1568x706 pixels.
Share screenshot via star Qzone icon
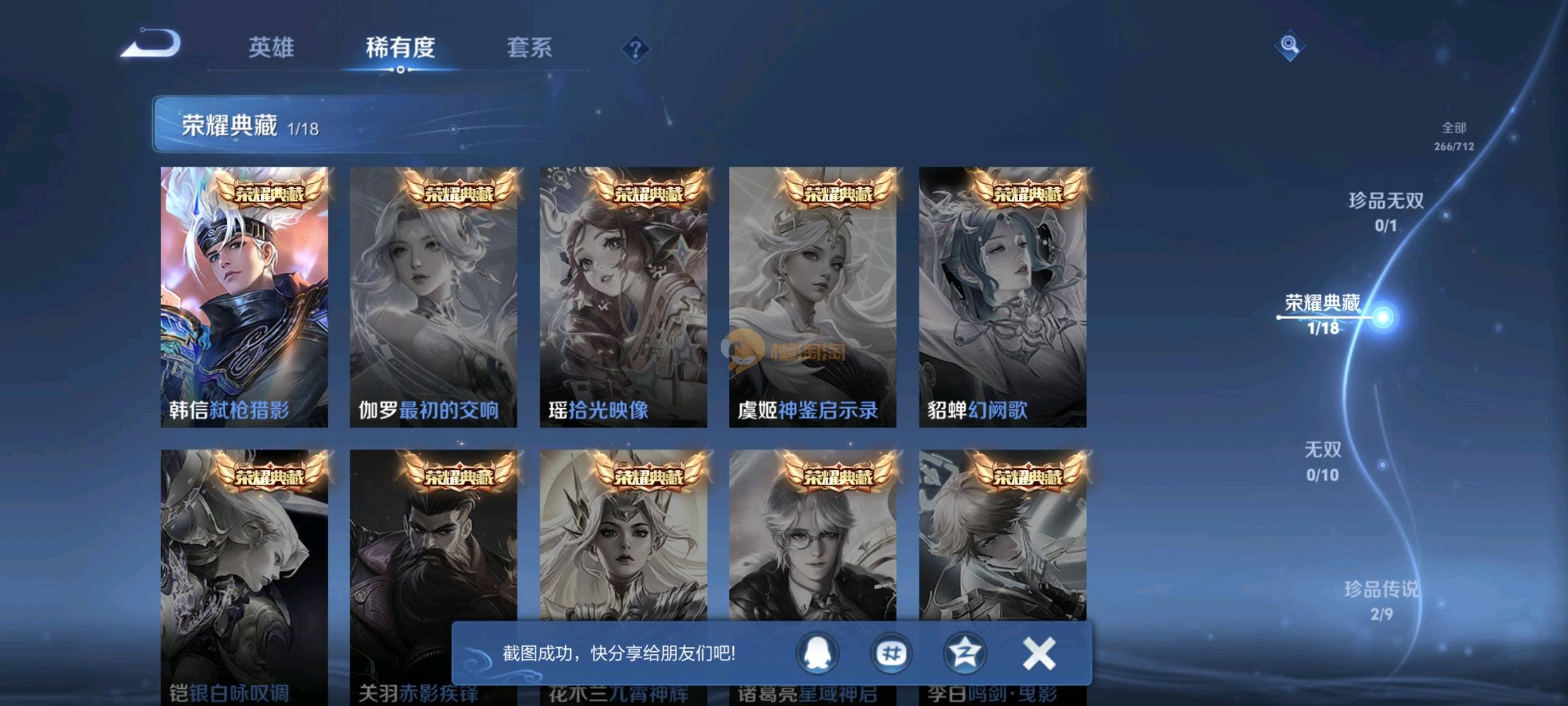point(964,653)
